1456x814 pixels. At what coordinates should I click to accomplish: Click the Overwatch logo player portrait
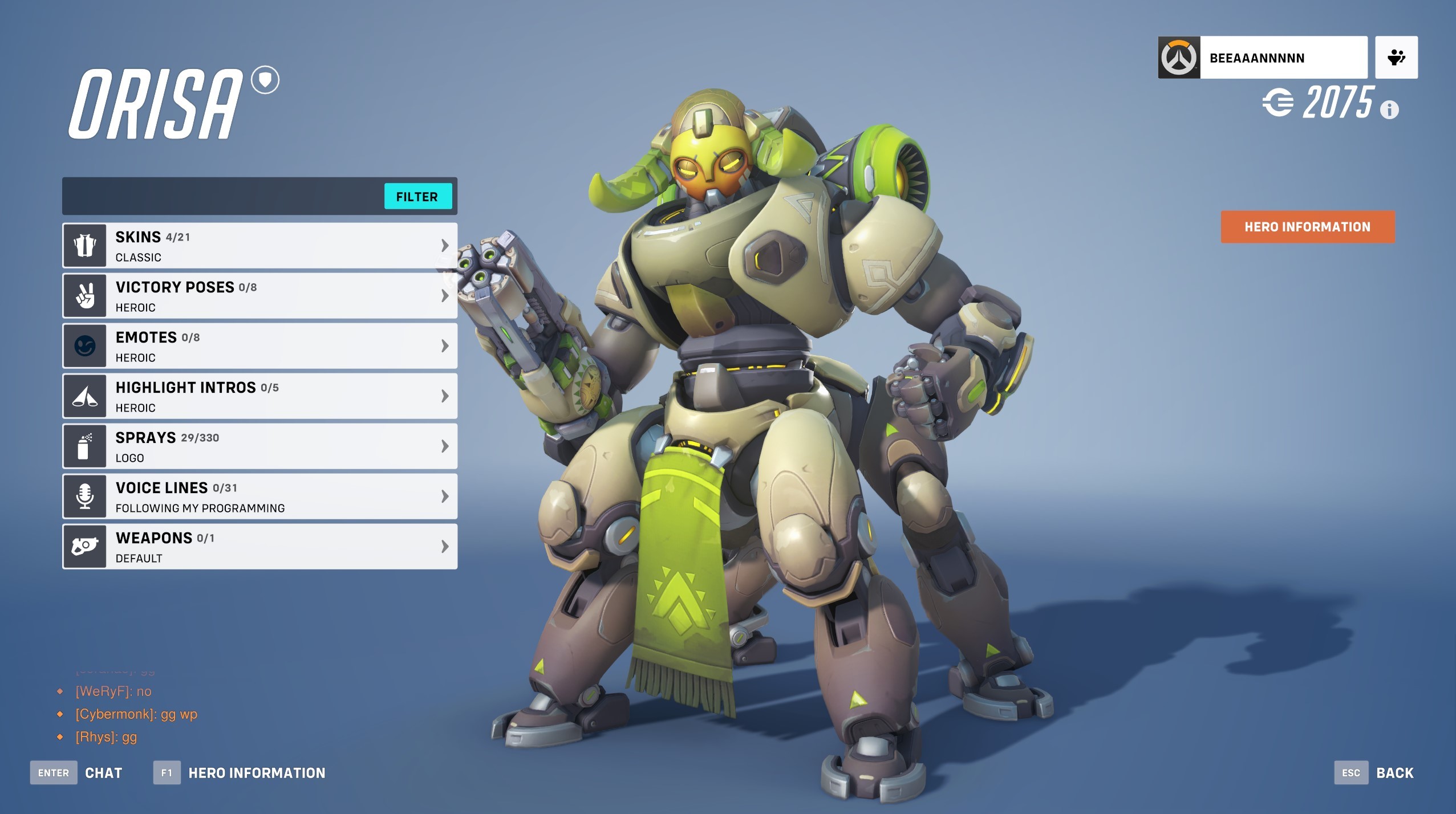point(1179,57)
